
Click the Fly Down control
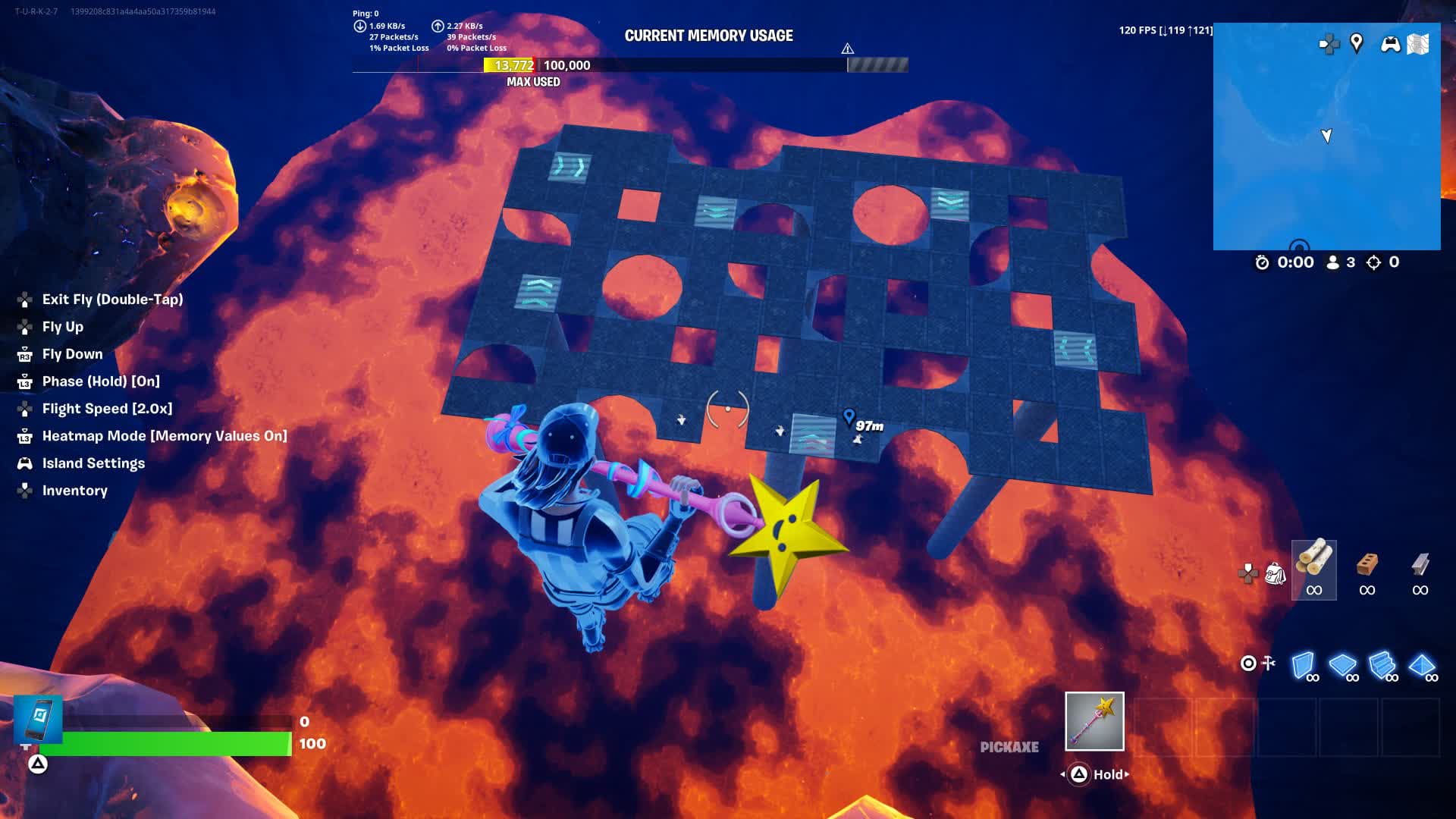(x=73, y=354)
